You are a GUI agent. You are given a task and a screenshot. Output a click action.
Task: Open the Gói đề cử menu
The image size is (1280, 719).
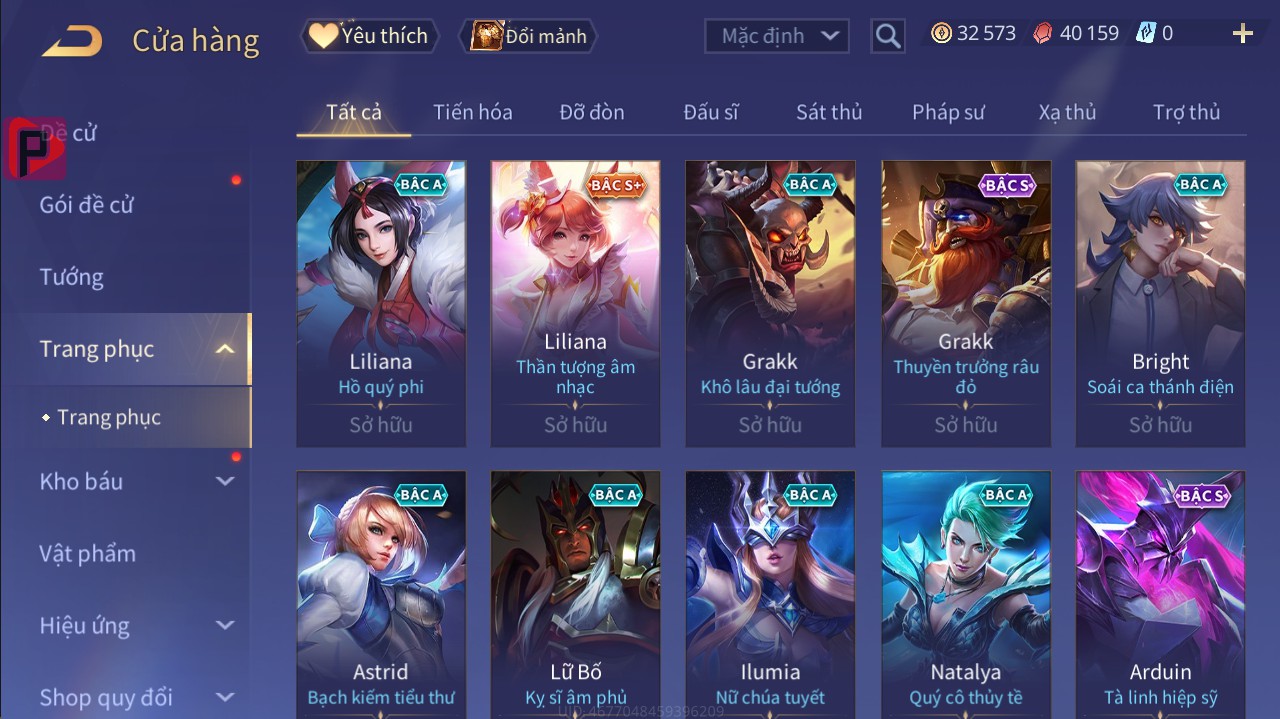click(87, 205)
